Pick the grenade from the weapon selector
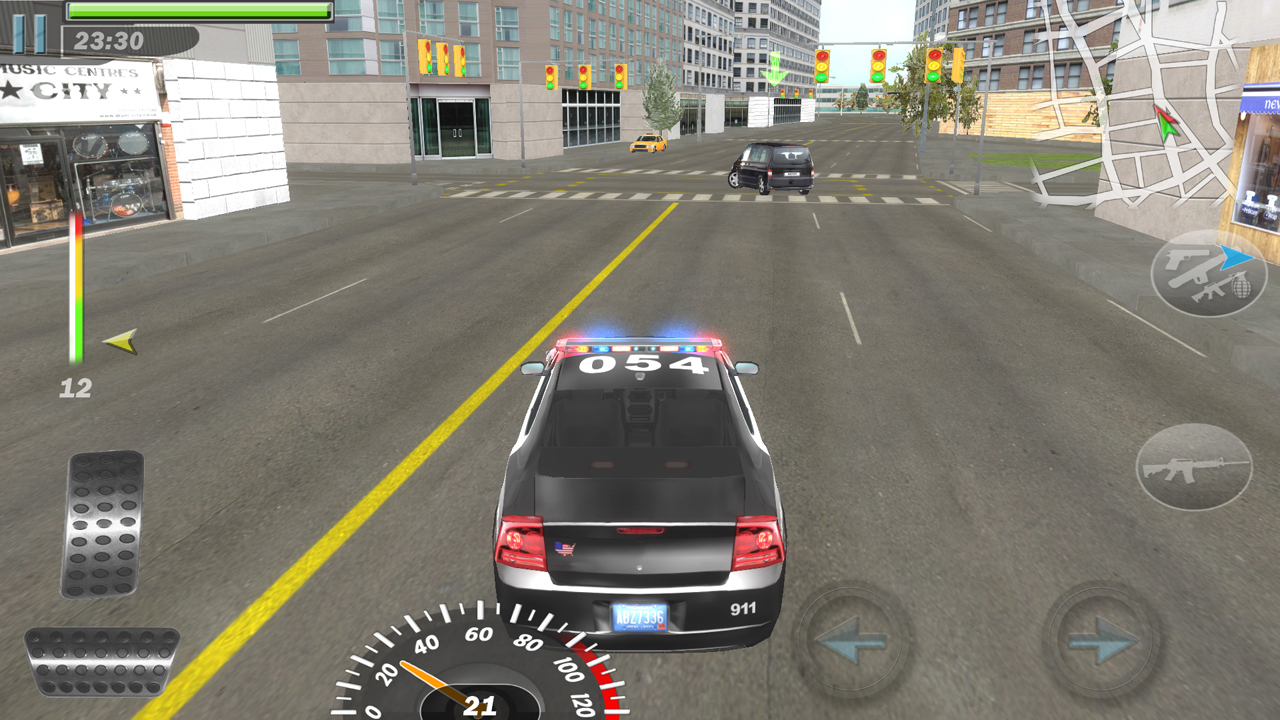1280x720 pixels. click(1241, 286)
